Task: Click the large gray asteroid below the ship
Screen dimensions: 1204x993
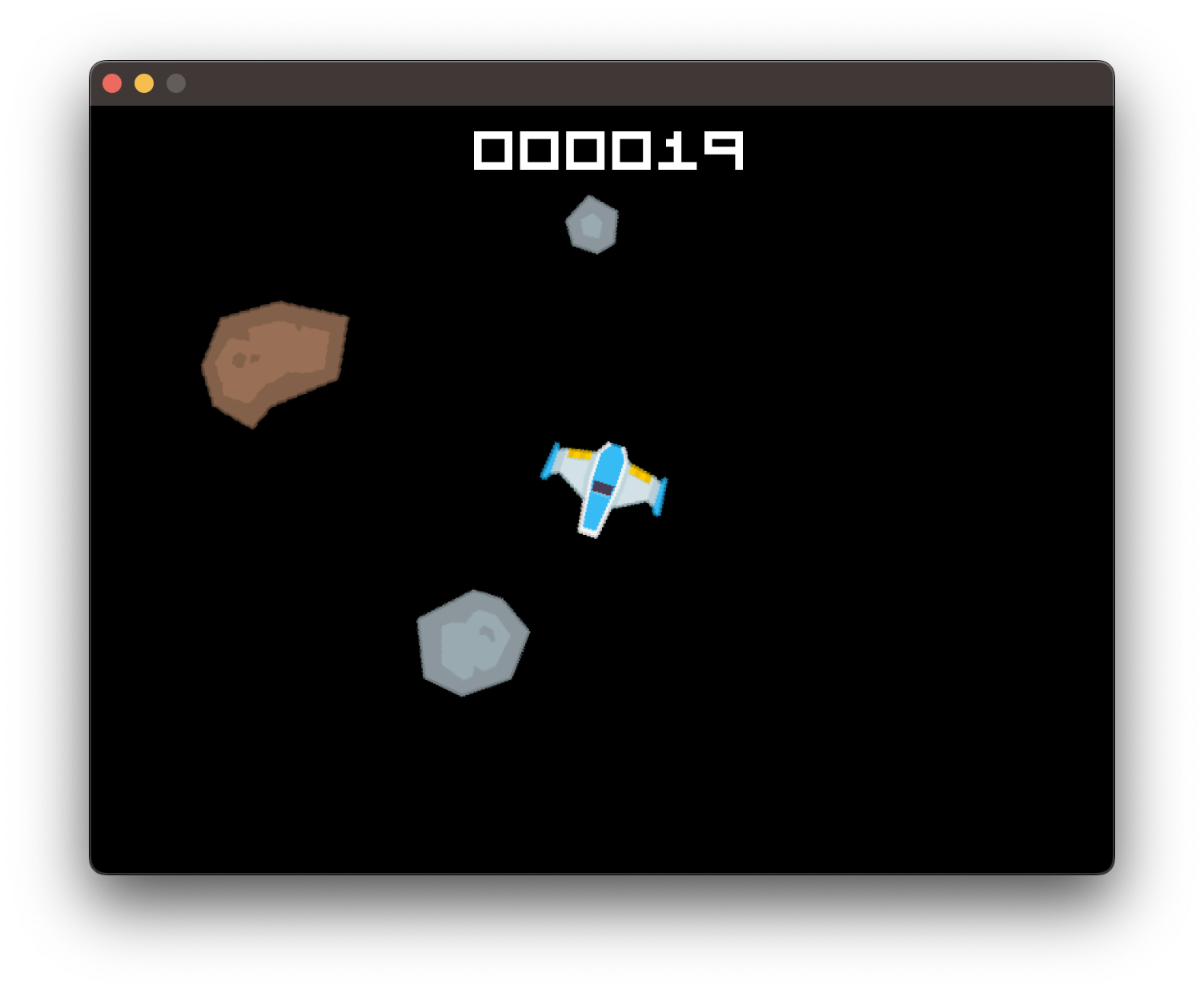Action: pyautogui.click(x=471, y=641)
